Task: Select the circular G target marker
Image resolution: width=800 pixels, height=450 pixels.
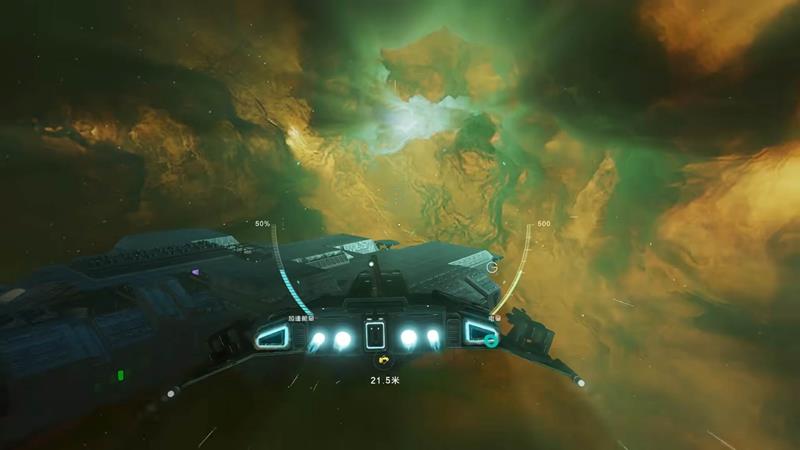Action: pyautogui.click(x=492, y=267)
